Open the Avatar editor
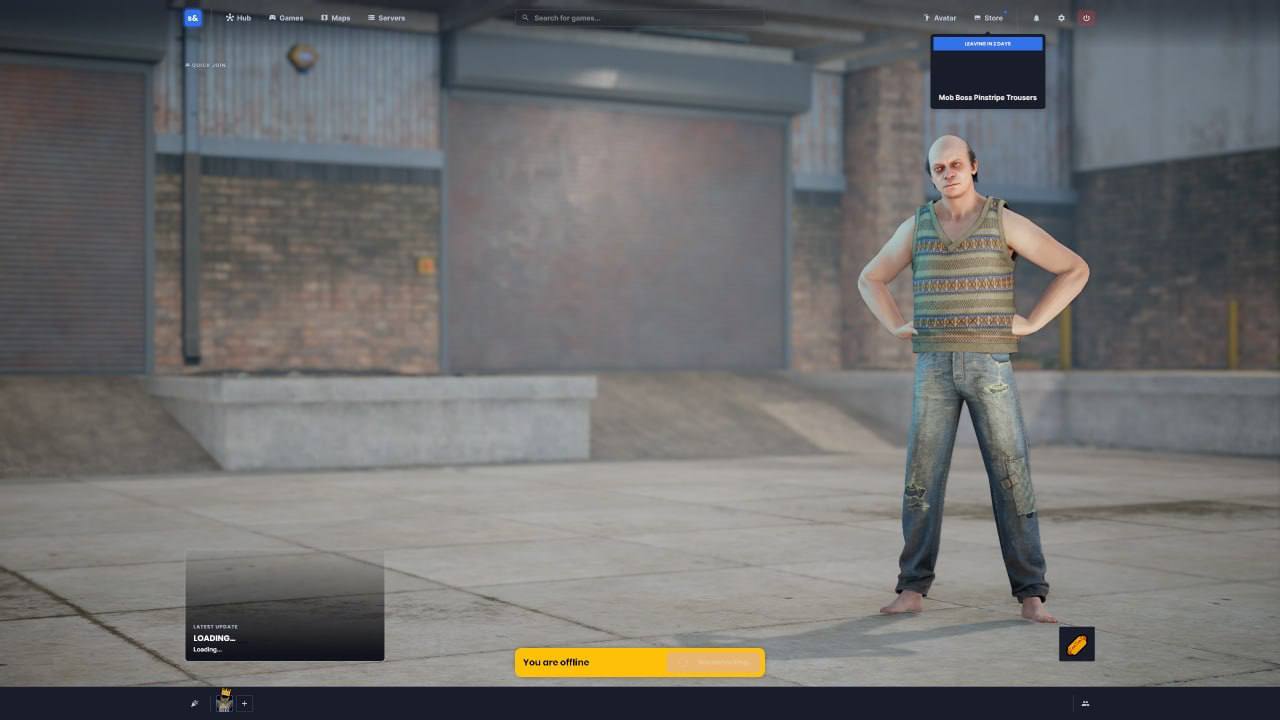The image size is (1280, 720). click(939, 18)
